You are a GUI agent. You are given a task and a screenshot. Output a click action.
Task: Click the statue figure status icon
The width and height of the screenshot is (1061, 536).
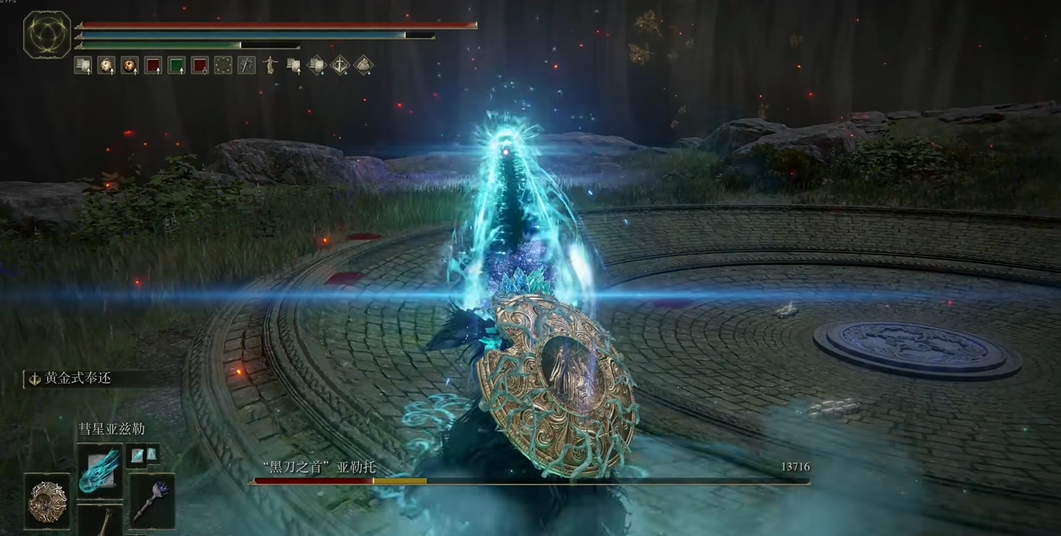270,66
